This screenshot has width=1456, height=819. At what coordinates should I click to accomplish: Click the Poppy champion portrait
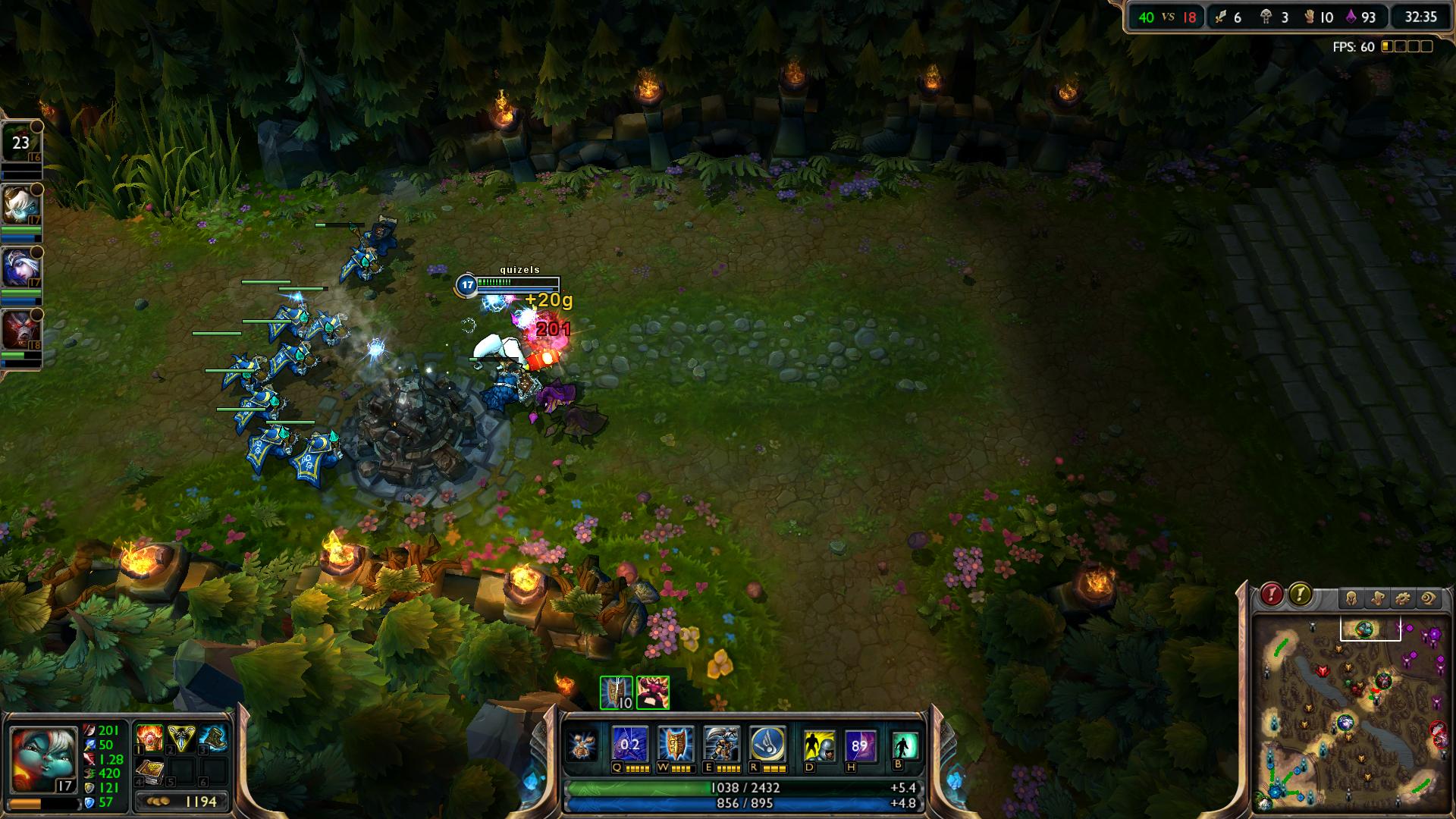42,758
